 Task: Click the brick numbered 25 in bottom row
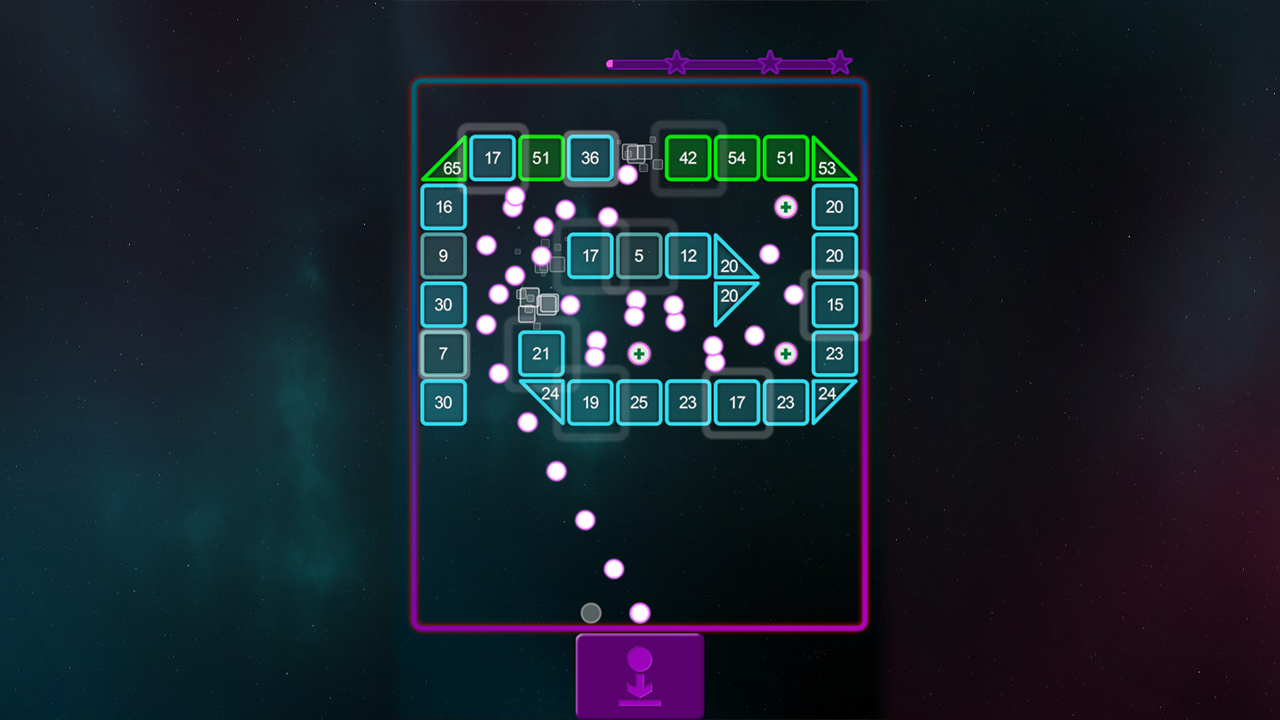point(638,402)
